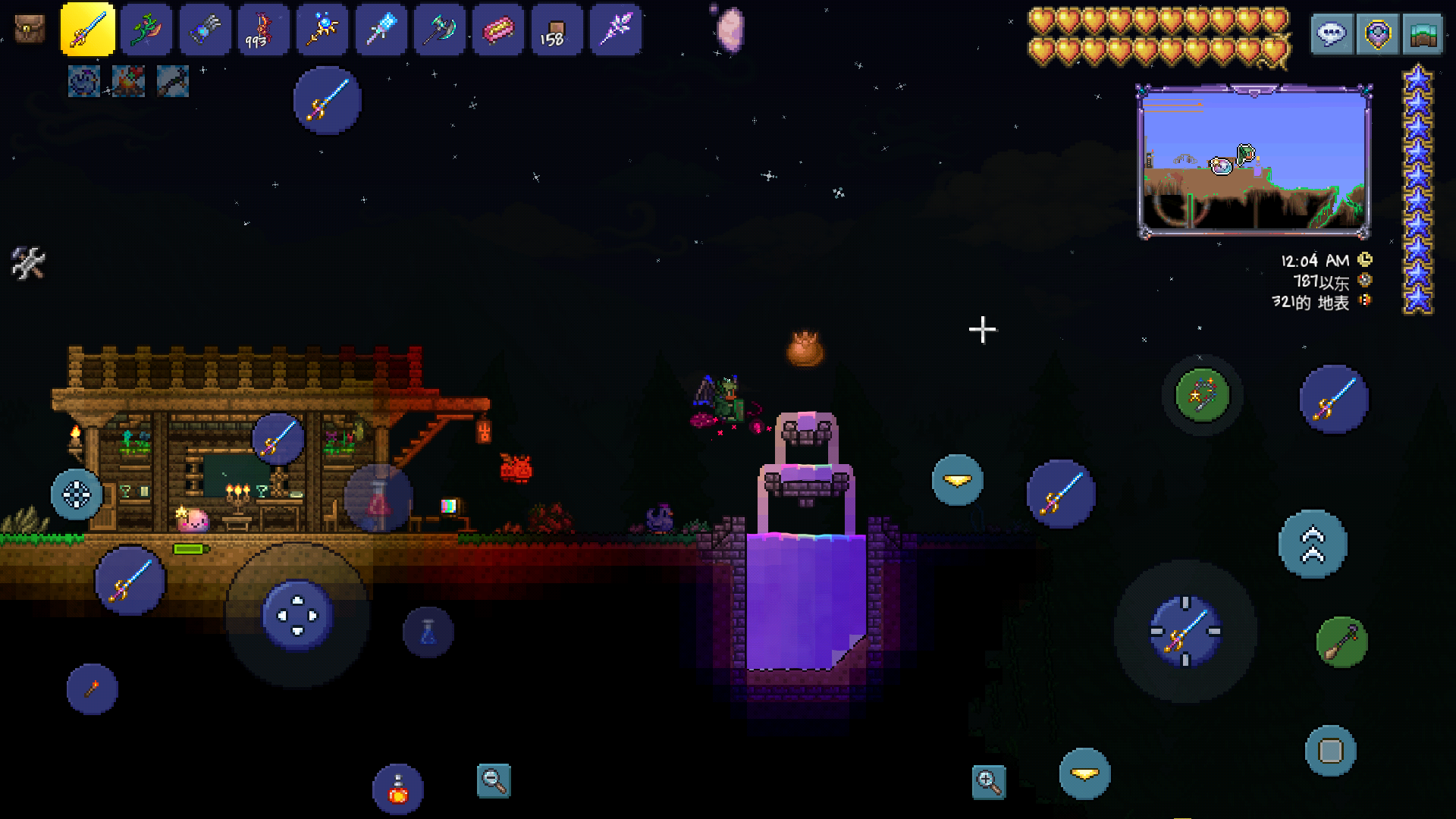Zoom out with the minus magnifier
Image resolution: width=1456 pixels, height=819 pixels.
(494, 780)
